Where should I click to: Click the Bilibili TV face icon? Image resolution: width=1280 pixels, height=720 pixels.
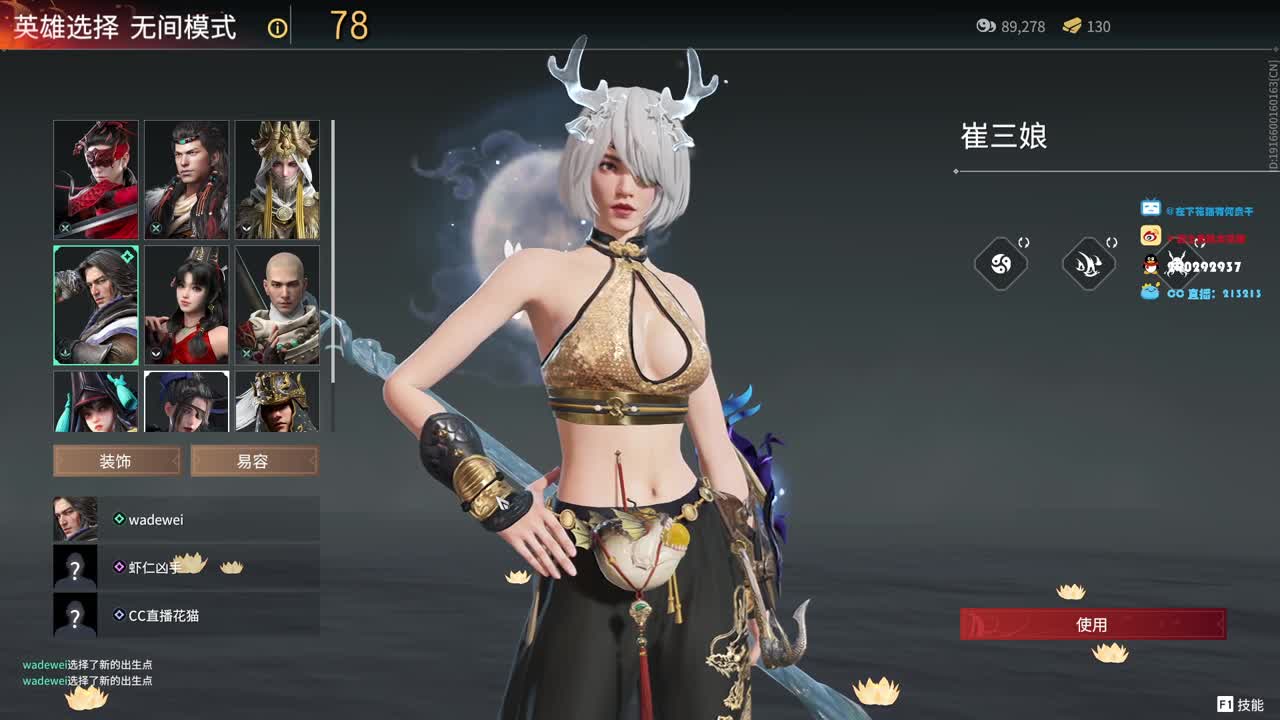click(1150, 207)
